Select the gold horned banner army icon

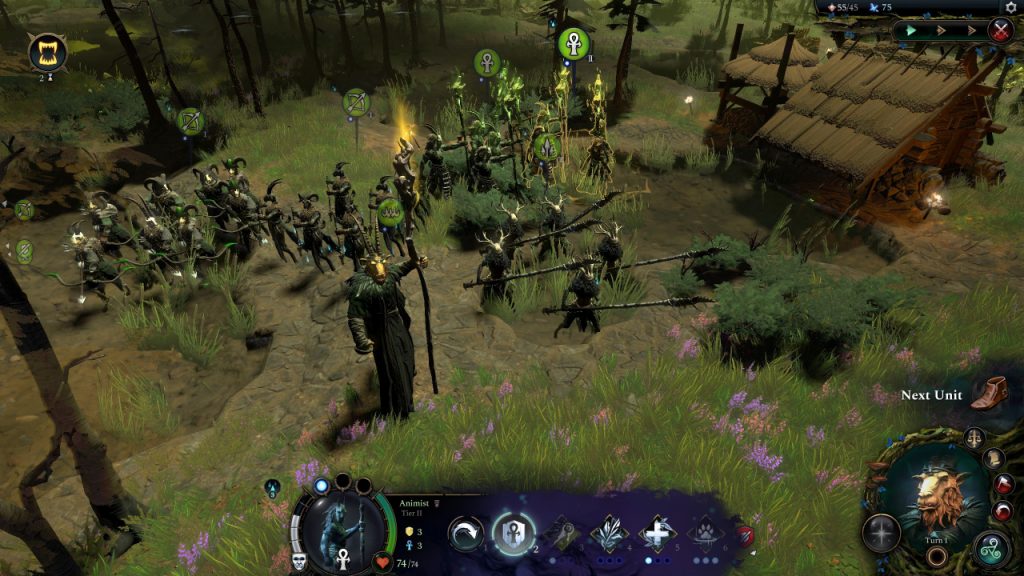click(47, 51)
